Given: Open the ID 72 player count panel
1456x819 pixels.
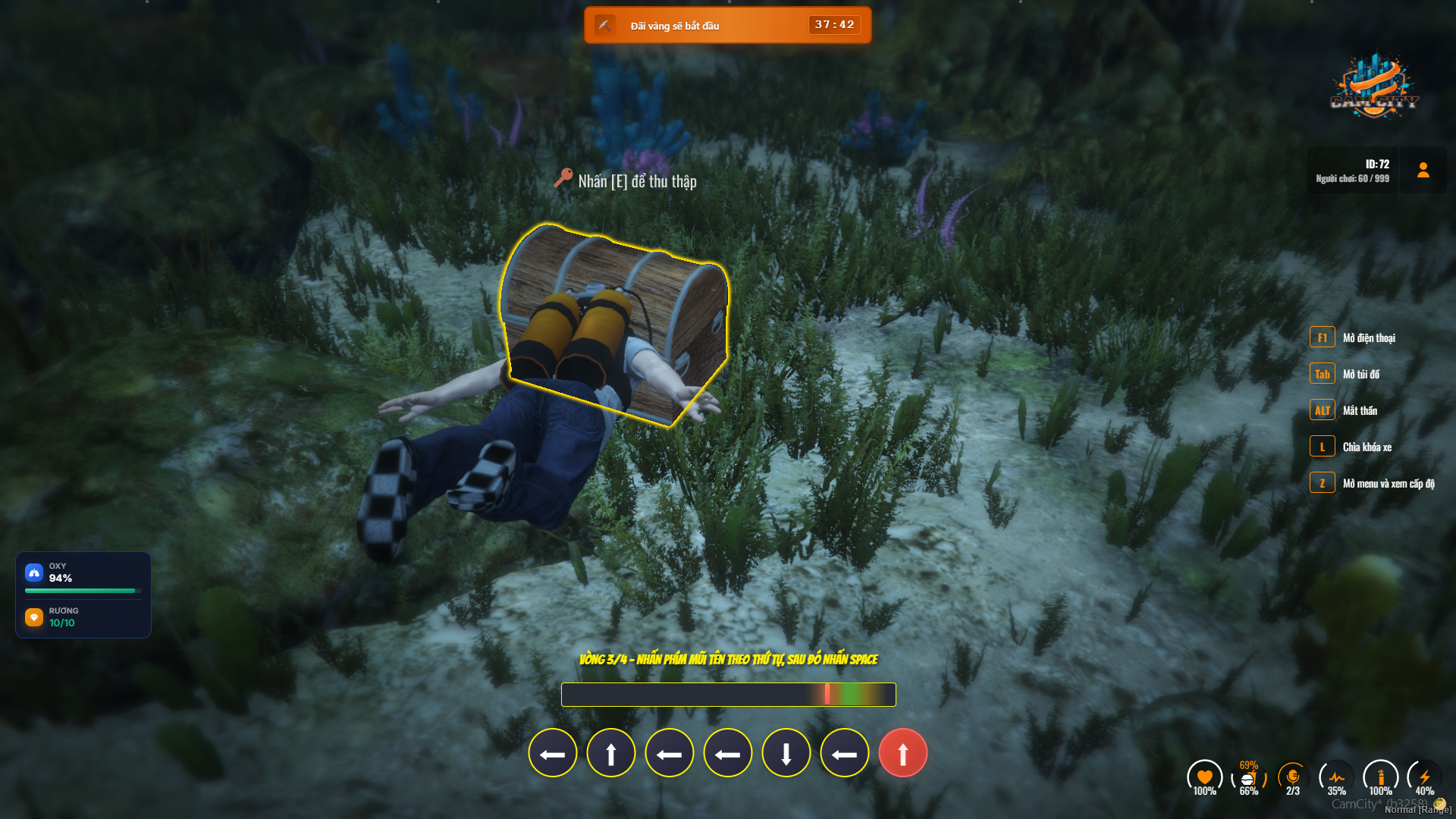Looking at the screenshot, I should tap(1353, 171).
